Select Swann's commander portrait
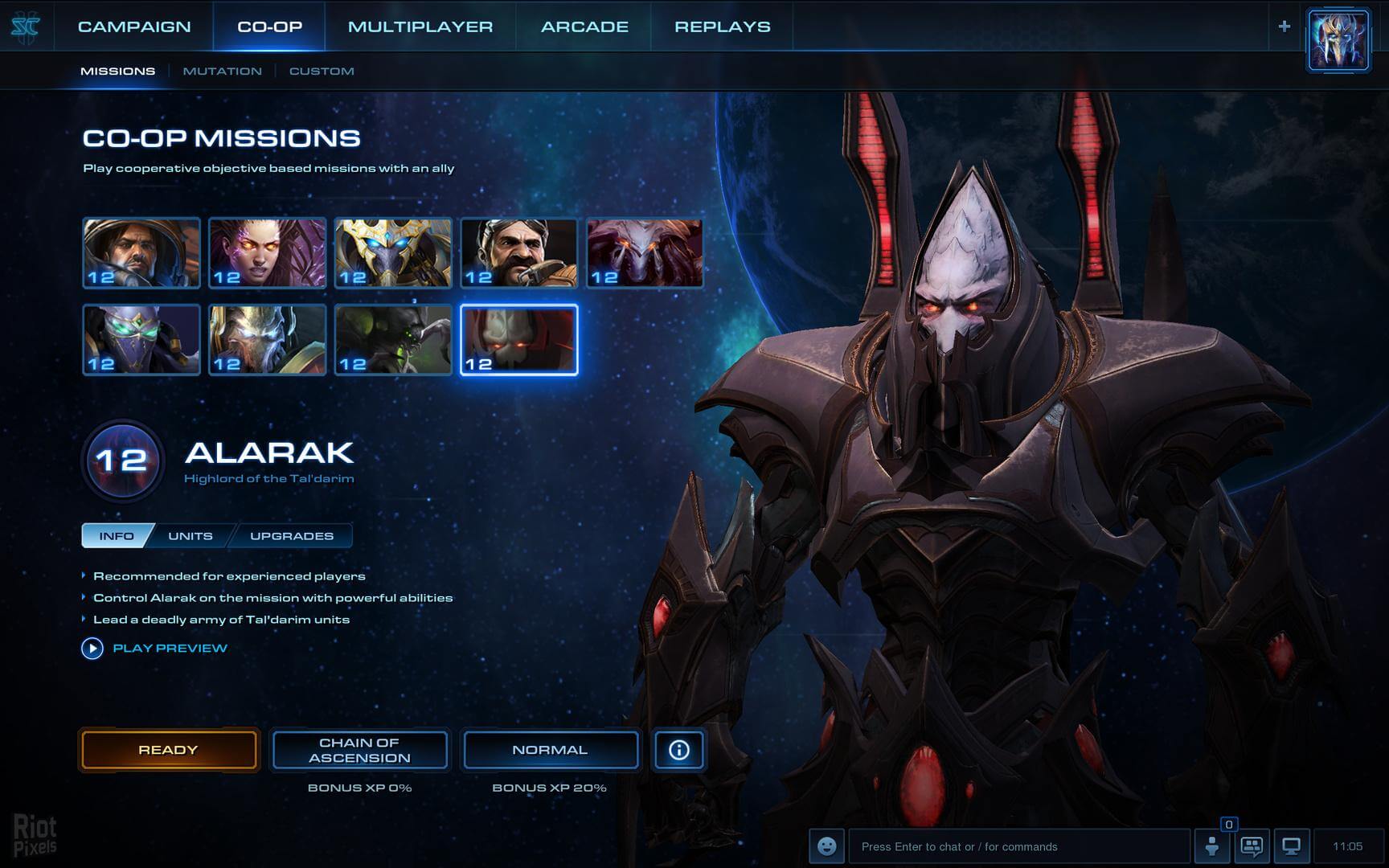Viewport: 1389px width, 868px height. (x=519, y=252)
